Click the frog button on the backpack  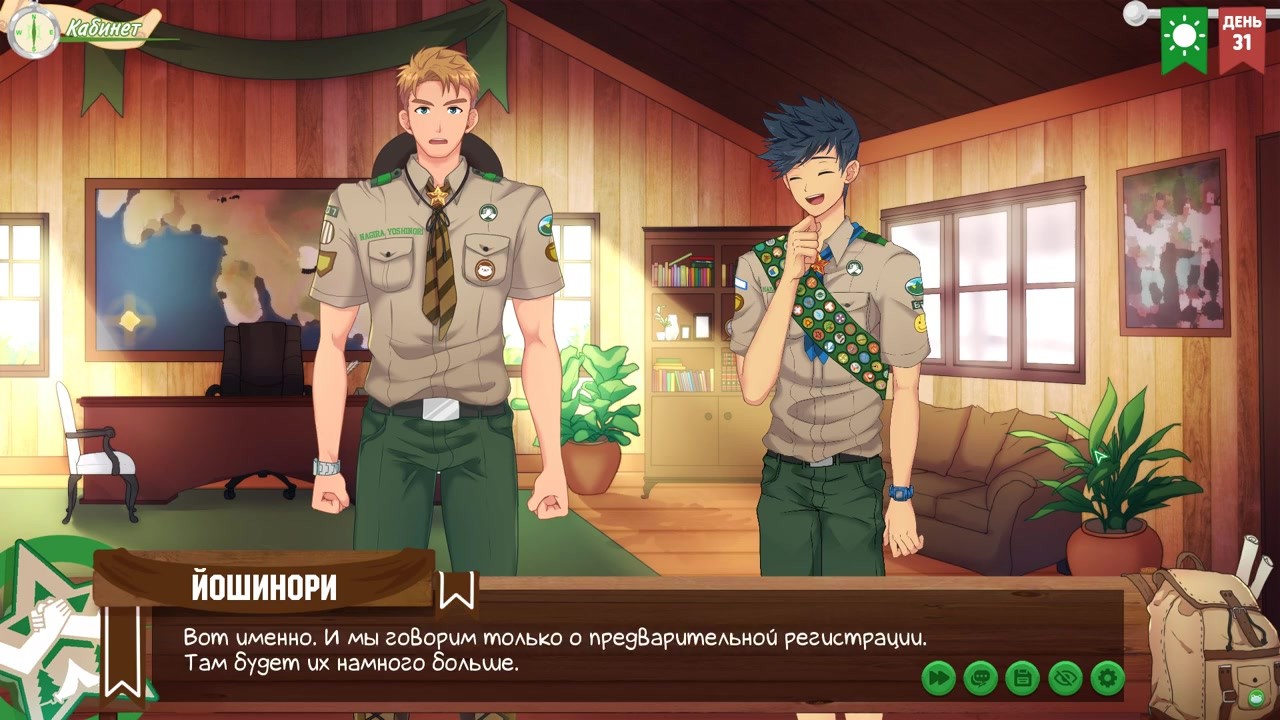point(1255,697)
